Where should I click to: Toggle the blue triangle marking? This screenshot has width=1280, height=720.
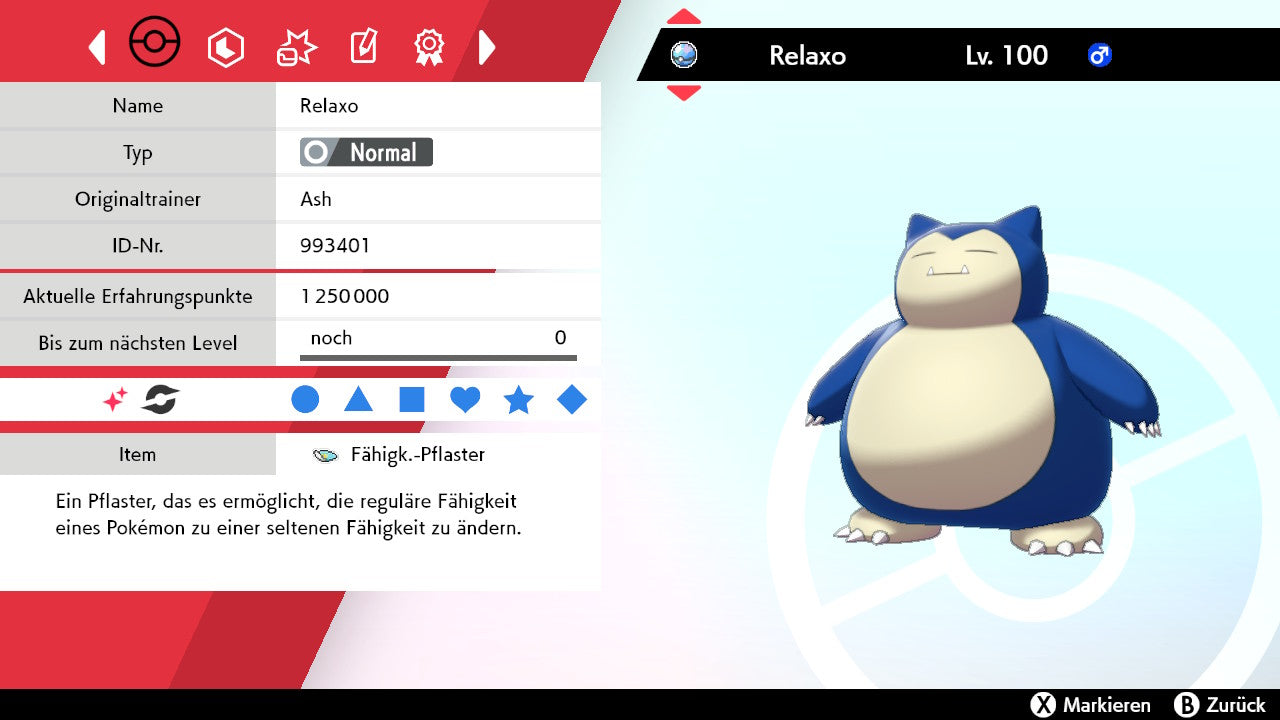358,400
